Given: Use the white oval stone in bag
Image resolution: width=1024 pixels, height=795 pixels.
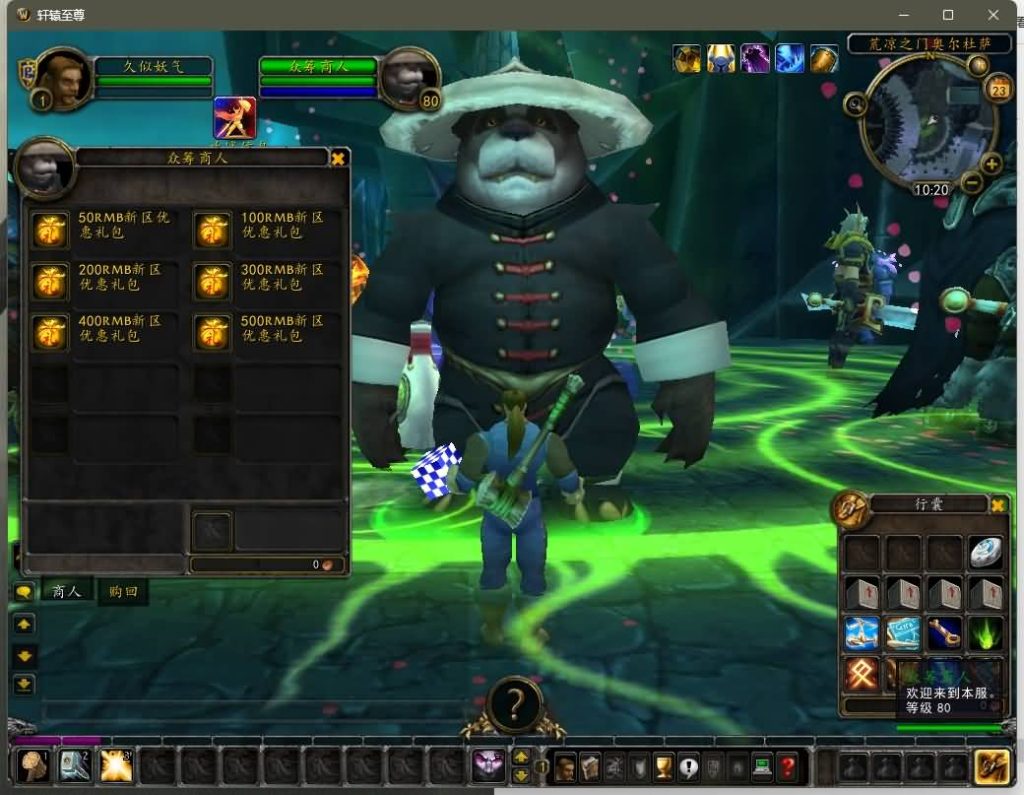Looking at the screenshot, I should [985, 553].
